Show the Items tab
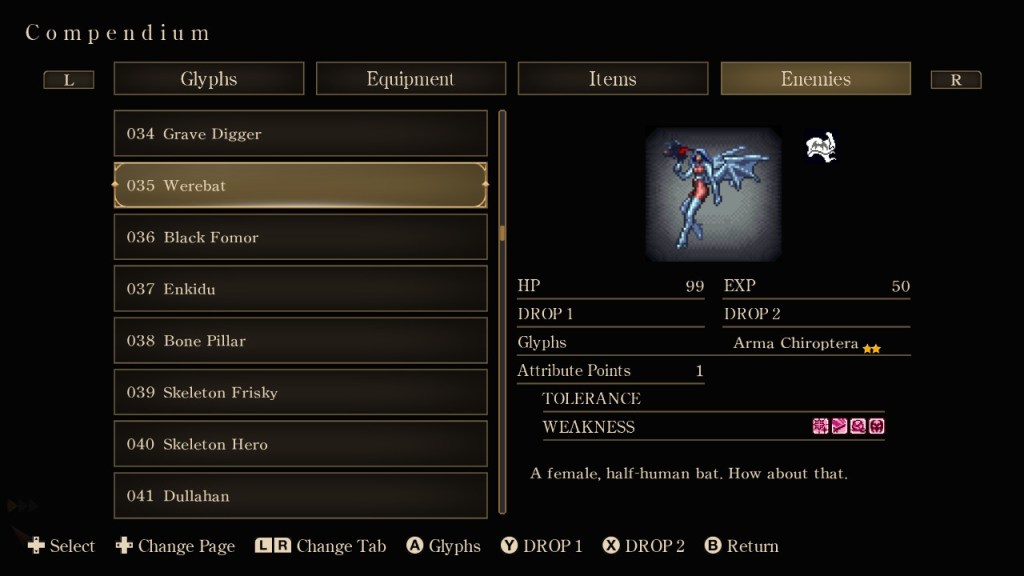1024x576 pixels. click(x=612, y=79)
